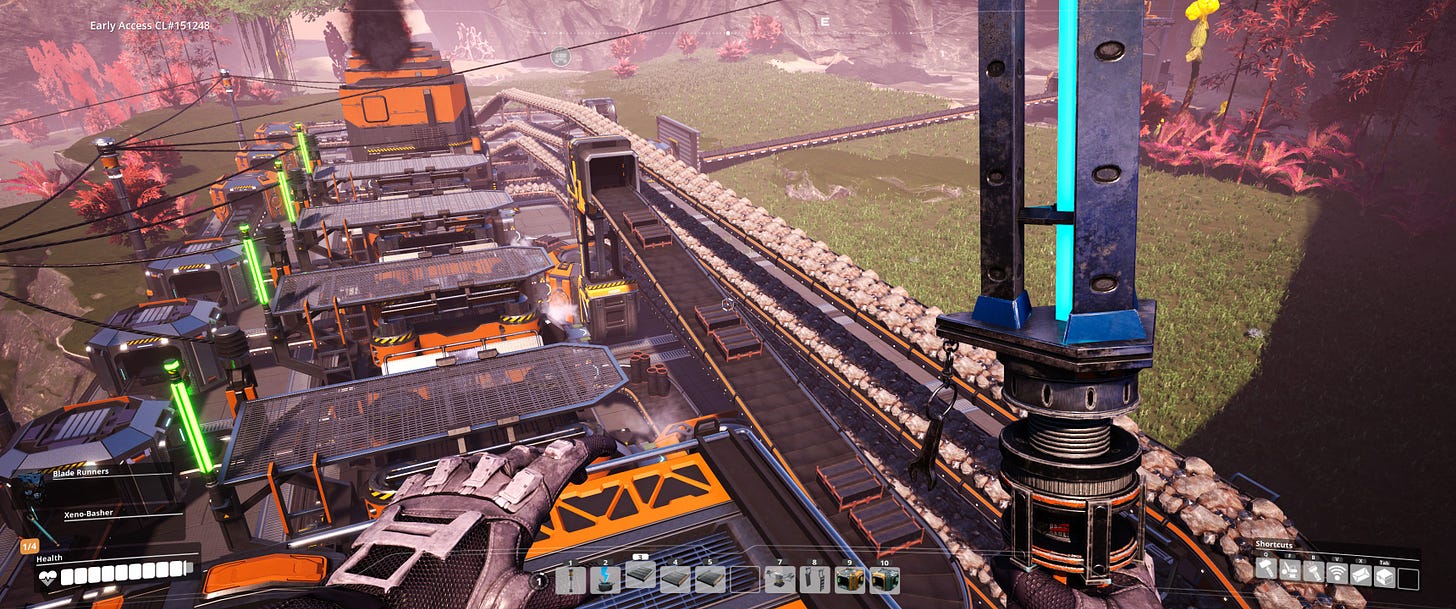Open the inventory crate shortcut
The height and width of the screenshot is (609, 1456).
[x=1385, y=573]
